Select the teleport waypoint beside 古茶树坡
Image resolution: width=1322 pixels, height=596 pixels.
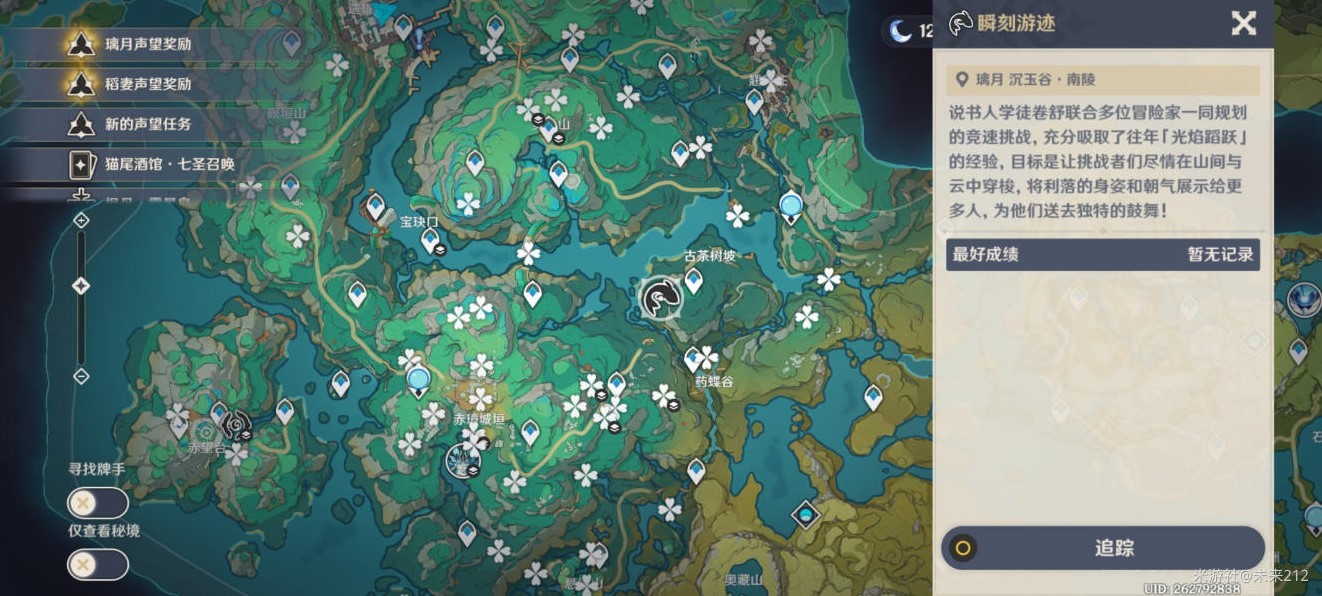693,280
